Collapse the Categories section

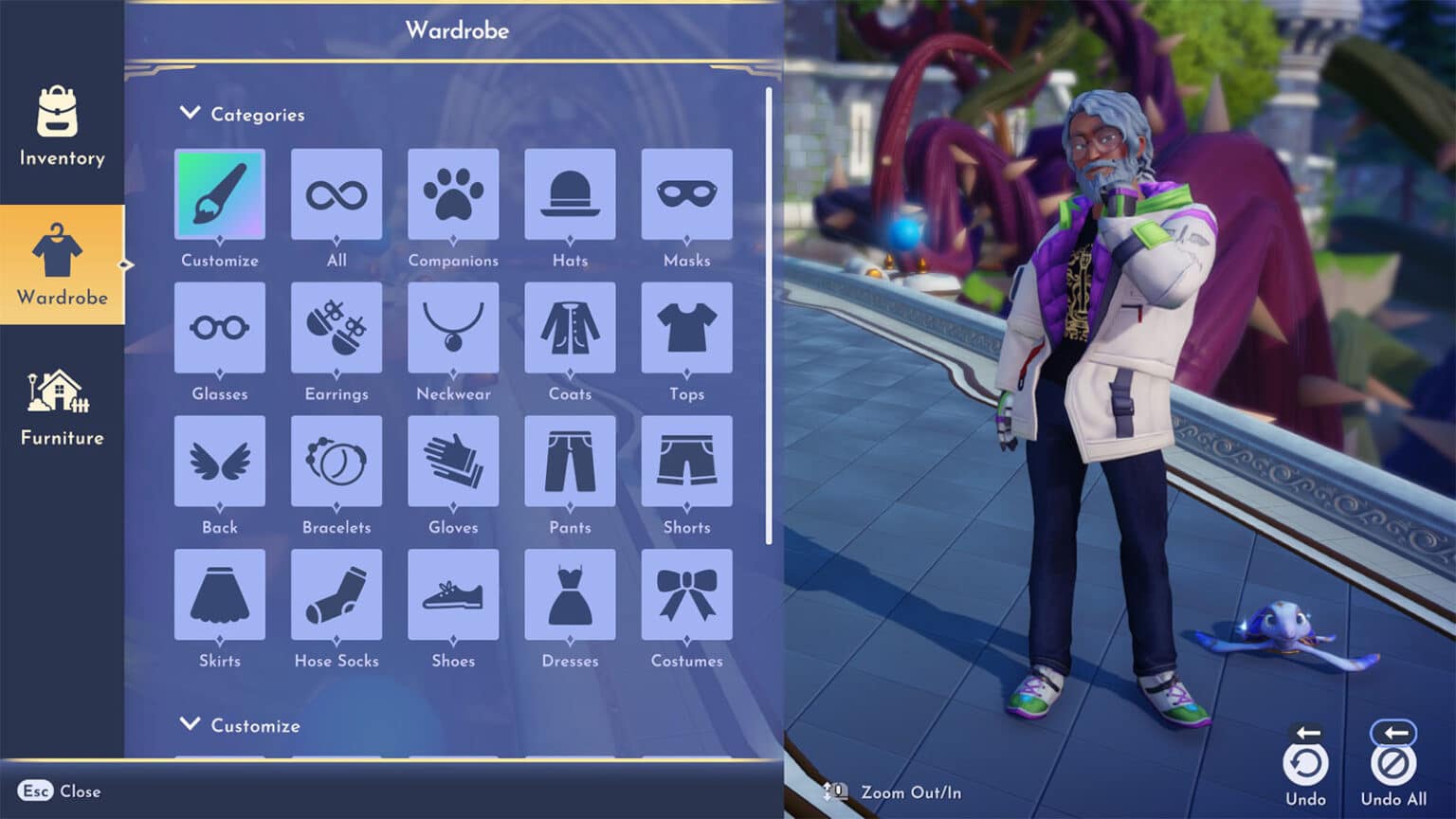[x=189, y=112]
